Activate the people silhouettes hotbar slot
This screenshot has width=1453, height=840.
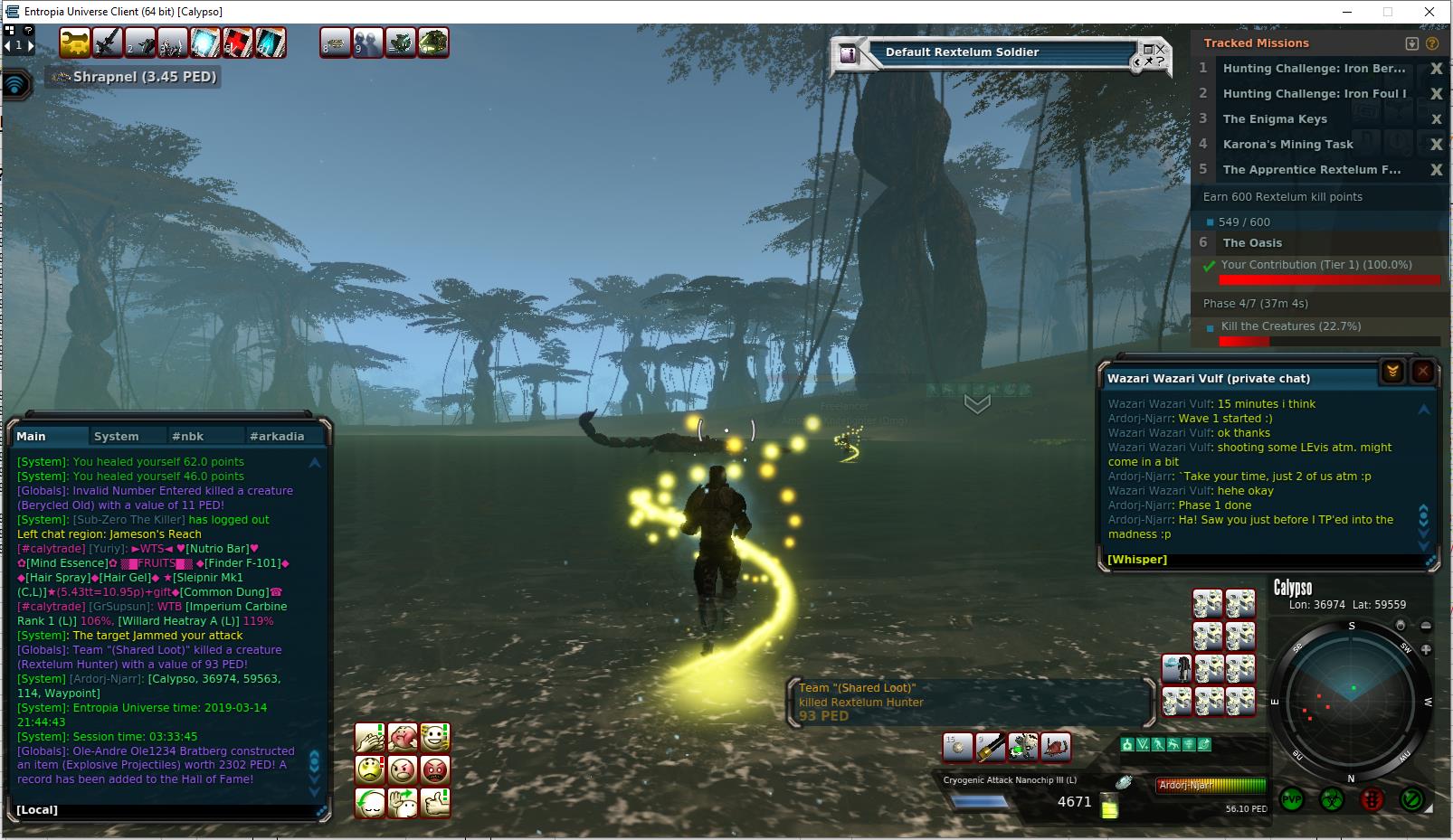coord(368,42)
